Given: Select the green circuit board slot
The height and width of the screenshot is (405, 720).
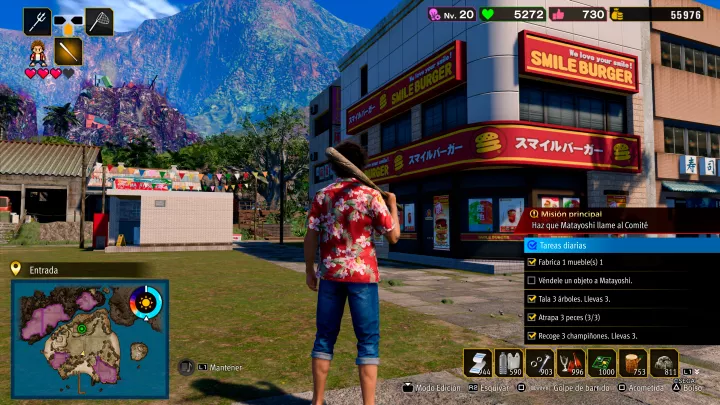Looking at the screenshot, I should tap(602, 362).
